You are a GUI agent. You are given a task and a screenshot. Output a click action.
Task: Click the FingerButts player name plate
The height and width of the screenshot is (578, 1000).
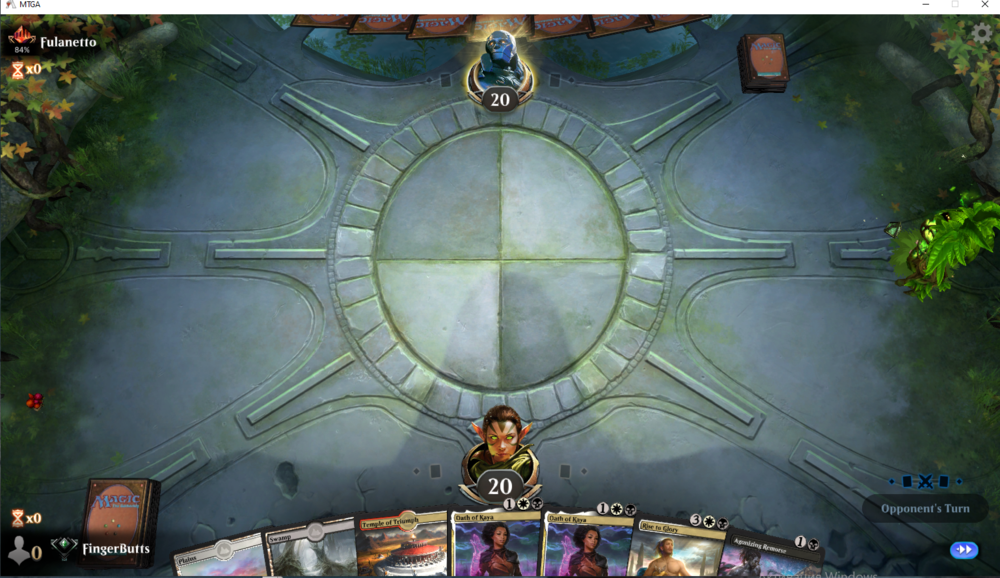click(115, 548)
